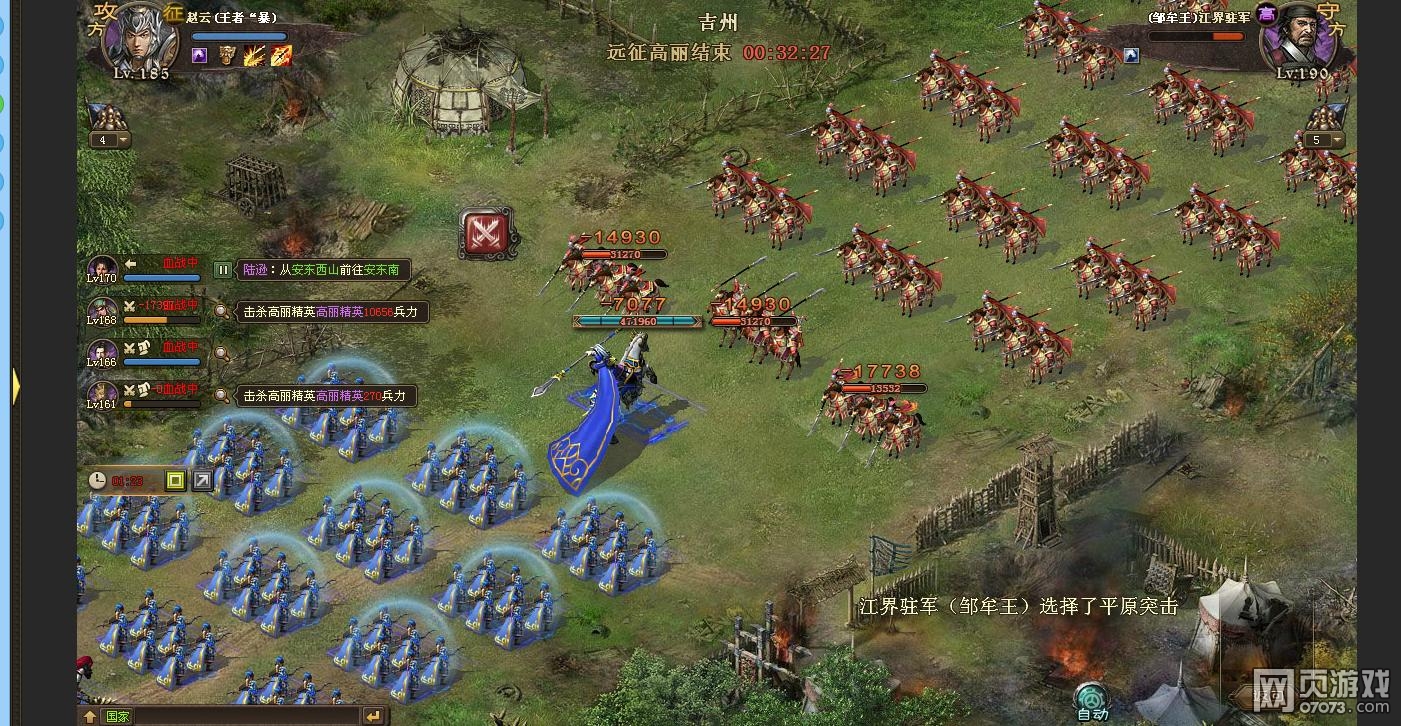Activate the golden burst strike skill icon
Viewport: 1401px width, 726px height.
[254, 56]
